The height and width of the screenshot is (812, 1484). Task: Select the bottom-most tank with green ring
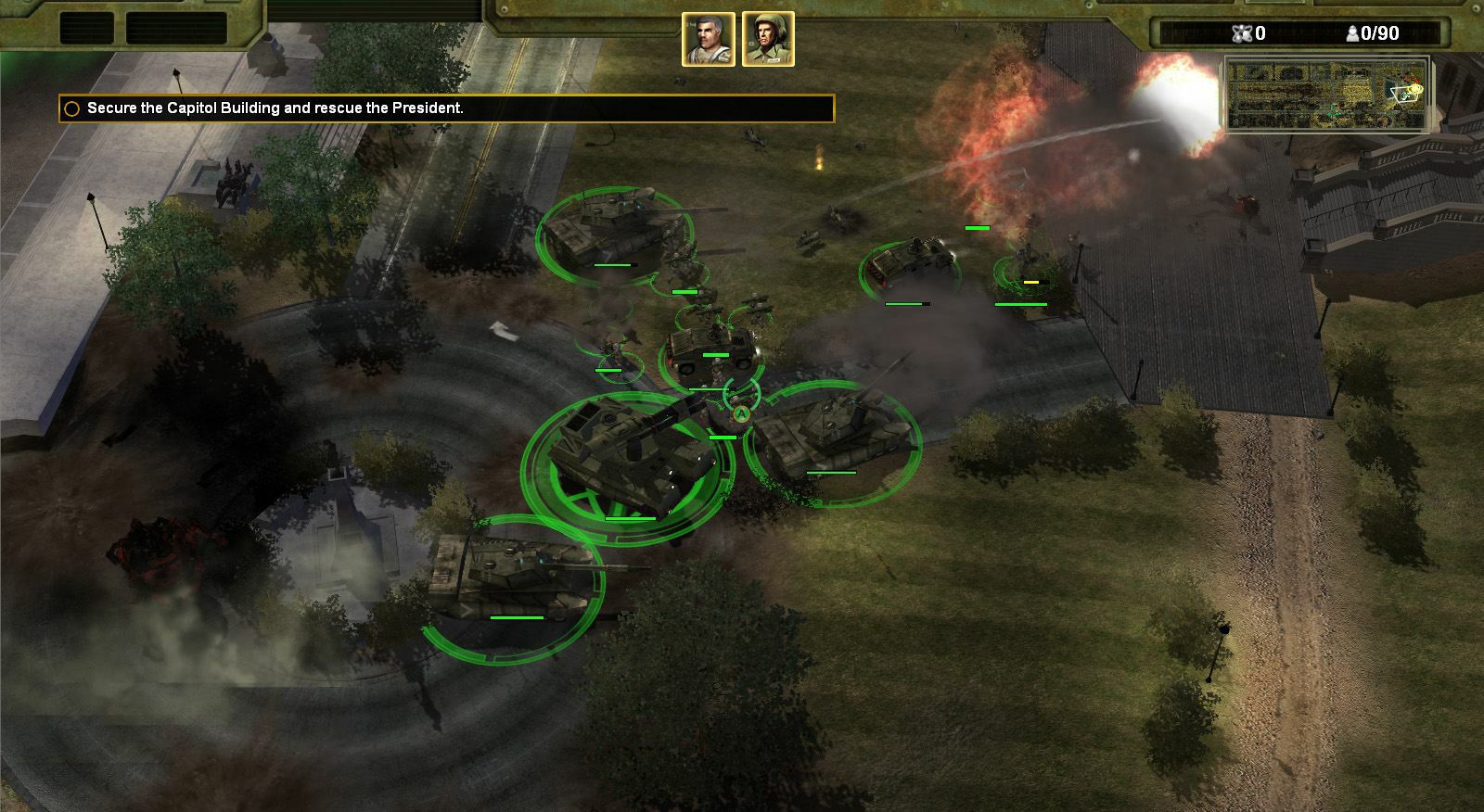513,571
